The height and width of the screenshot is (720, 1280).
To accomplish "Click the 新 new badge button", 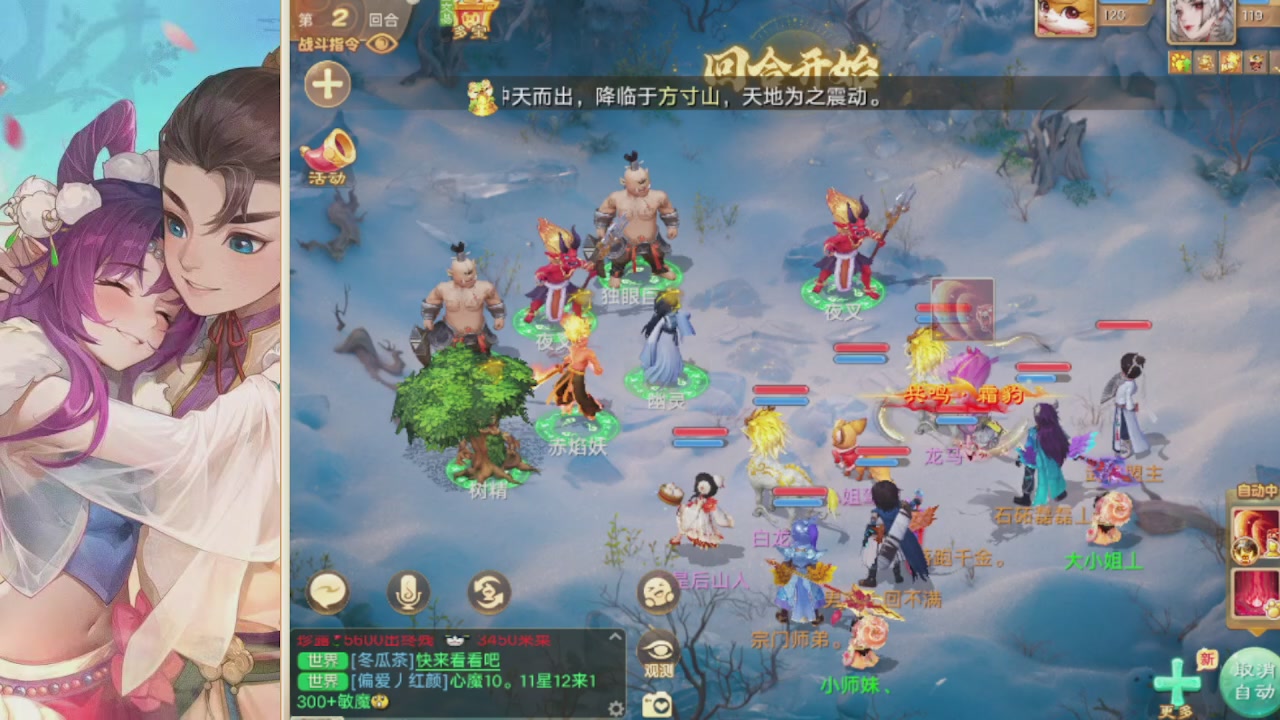I will coord(1208,657).
